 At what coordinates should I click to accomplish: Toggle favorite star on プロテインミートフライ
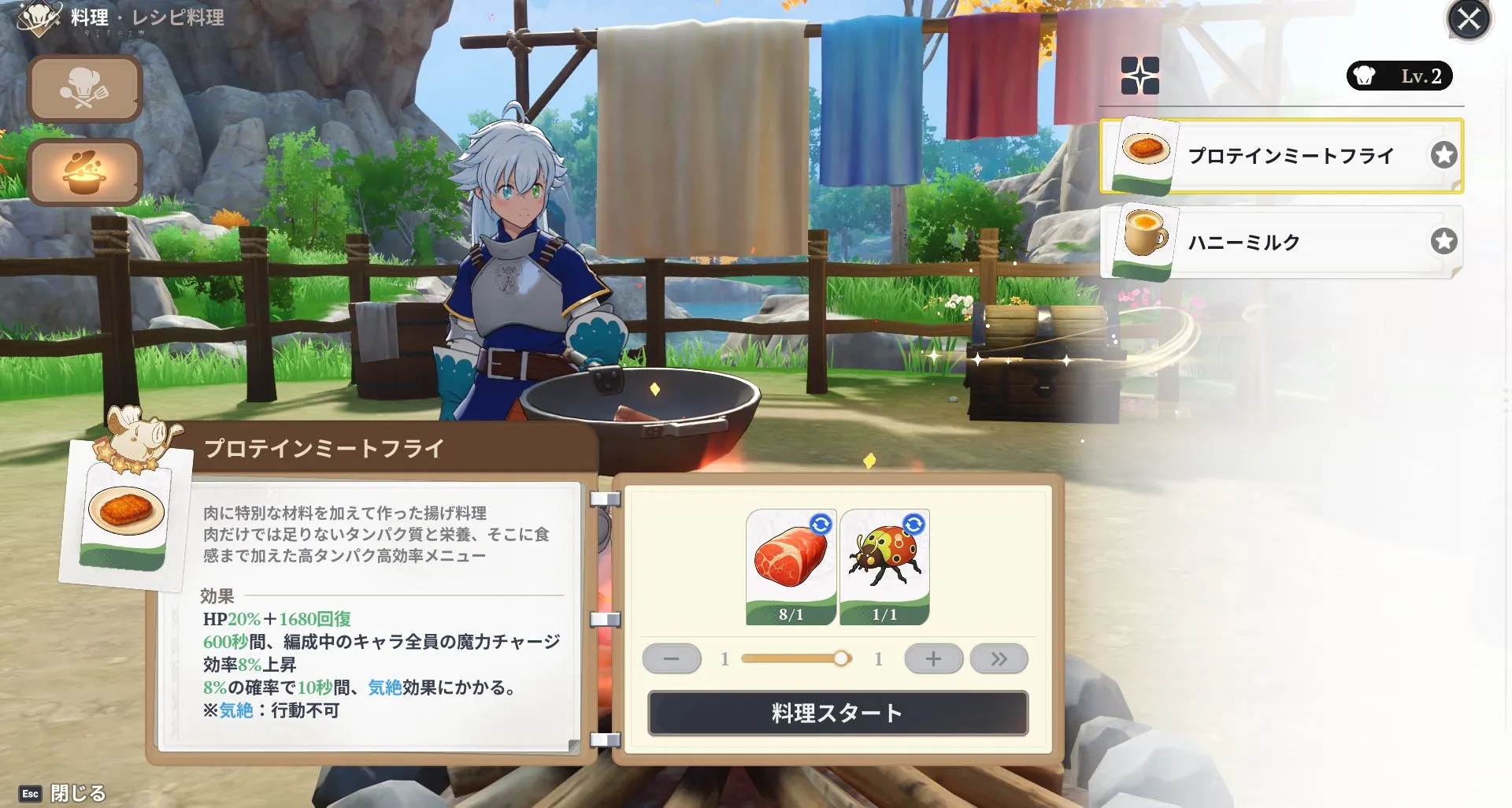(x=1443, y=155)
